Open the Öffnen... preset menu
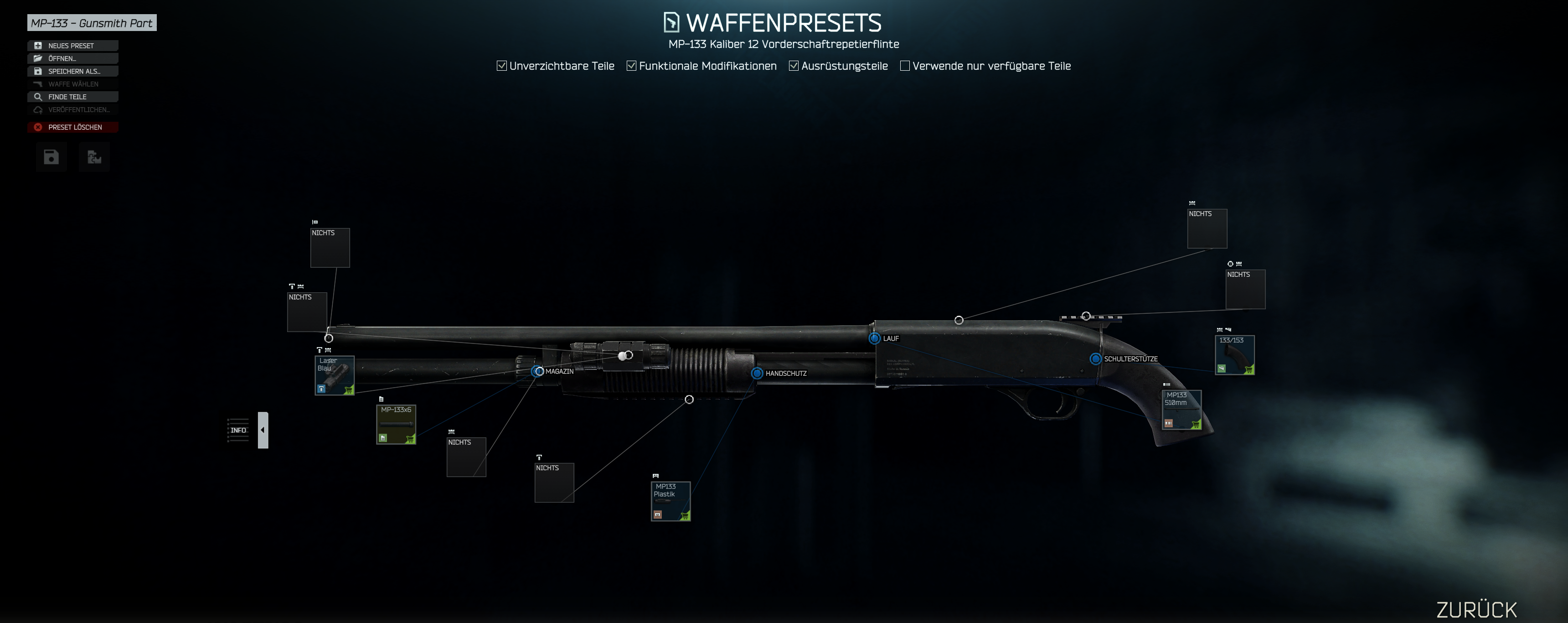1568x623 pixels. click(x=72, y=58)
